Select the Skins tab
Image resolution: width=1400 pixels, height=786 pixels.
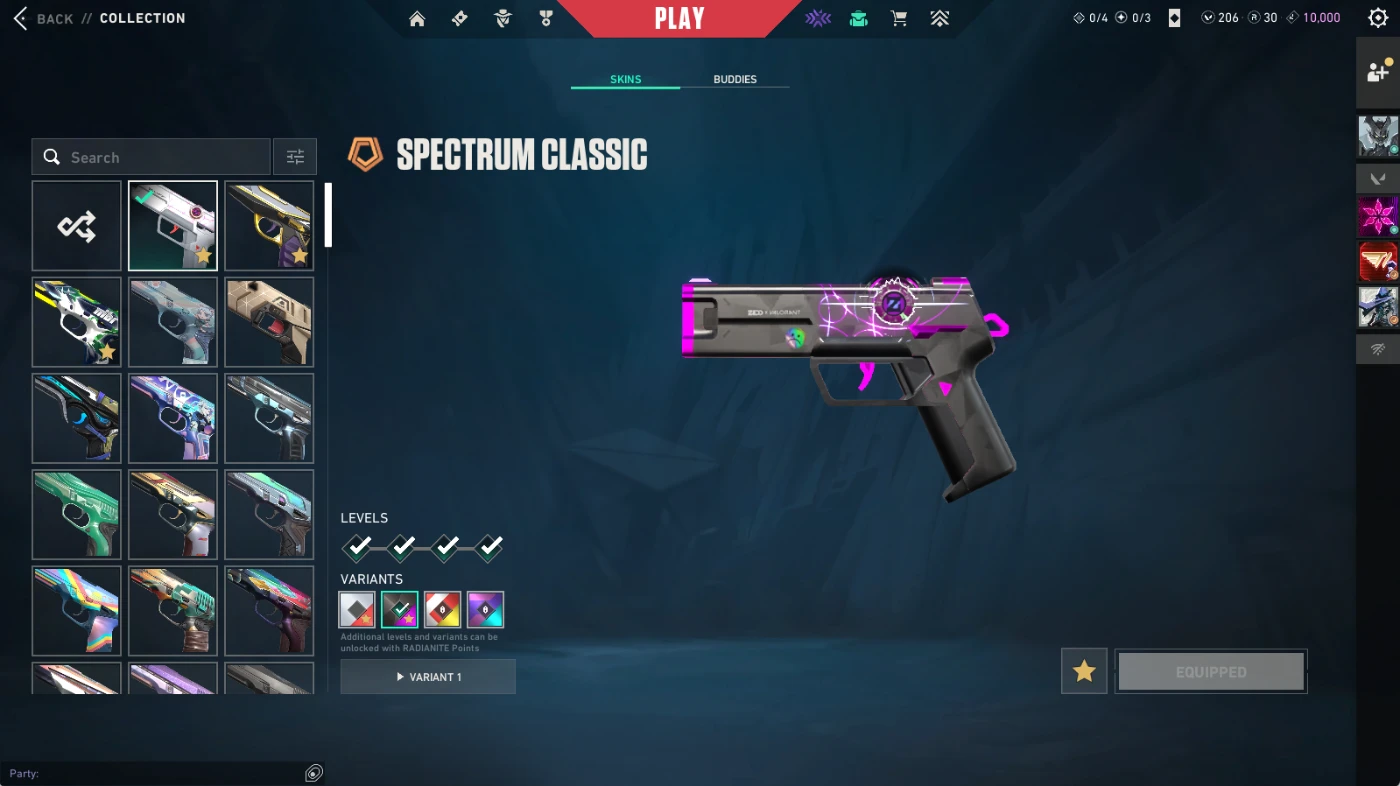pos(626,79)
